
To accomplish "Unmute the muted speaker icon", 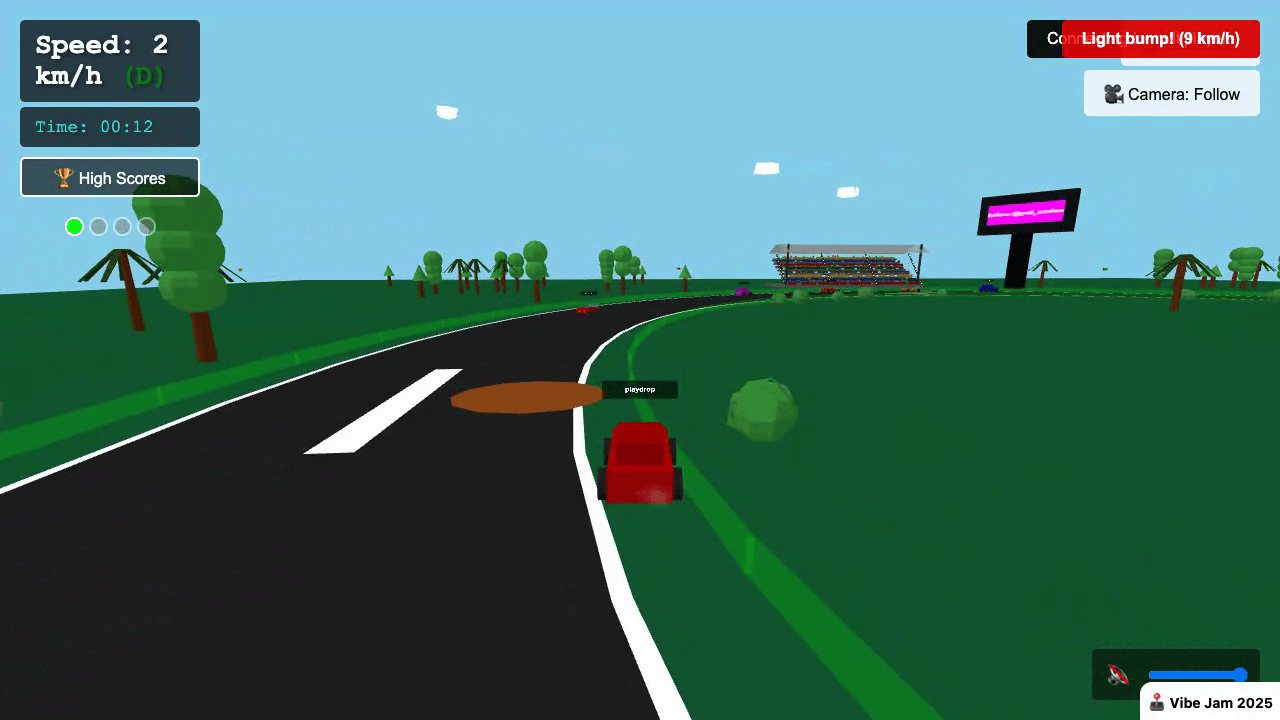I will pos(1118,674).
